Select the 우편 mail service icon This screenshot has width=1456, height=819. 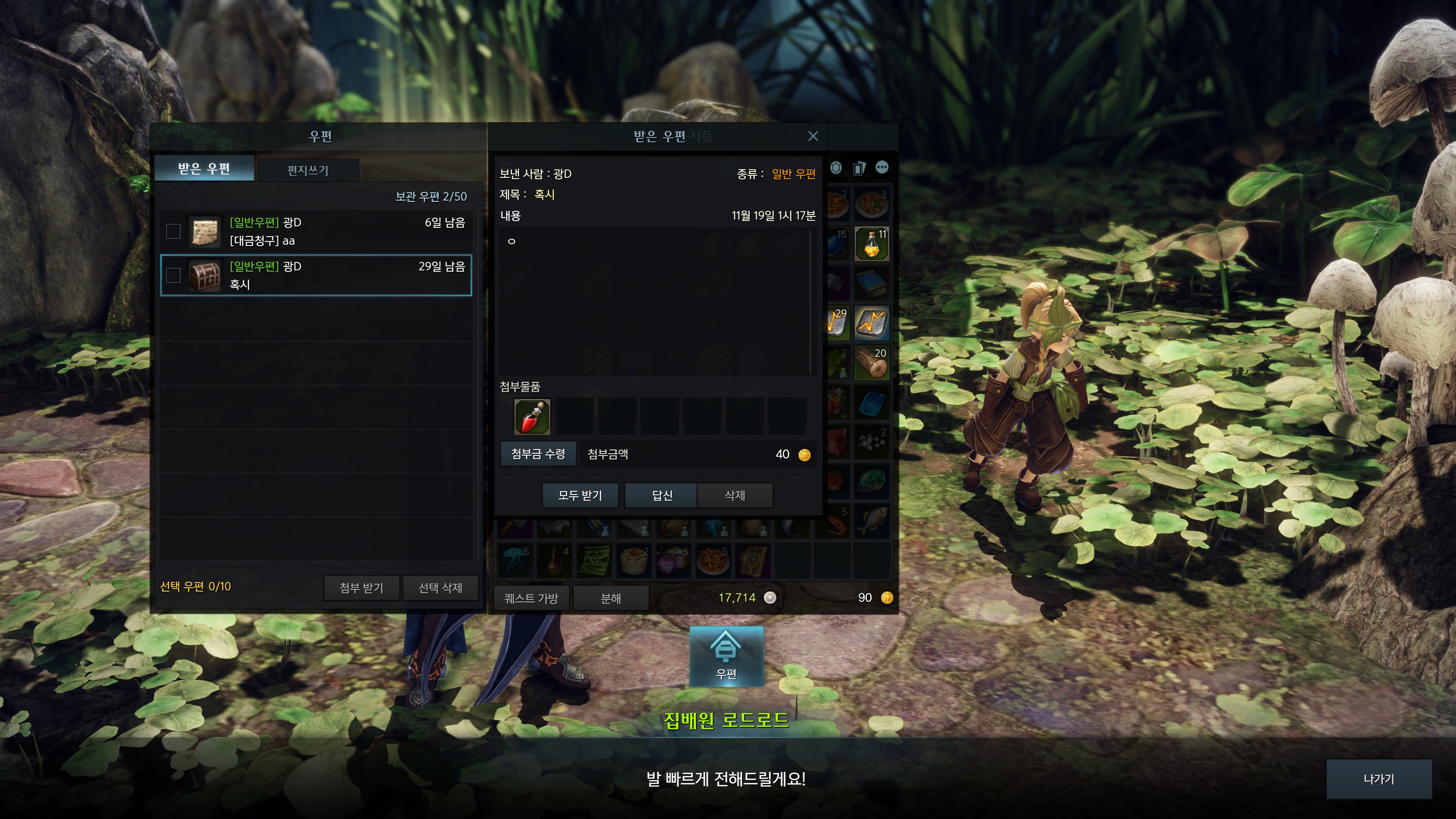pos(726,656)
